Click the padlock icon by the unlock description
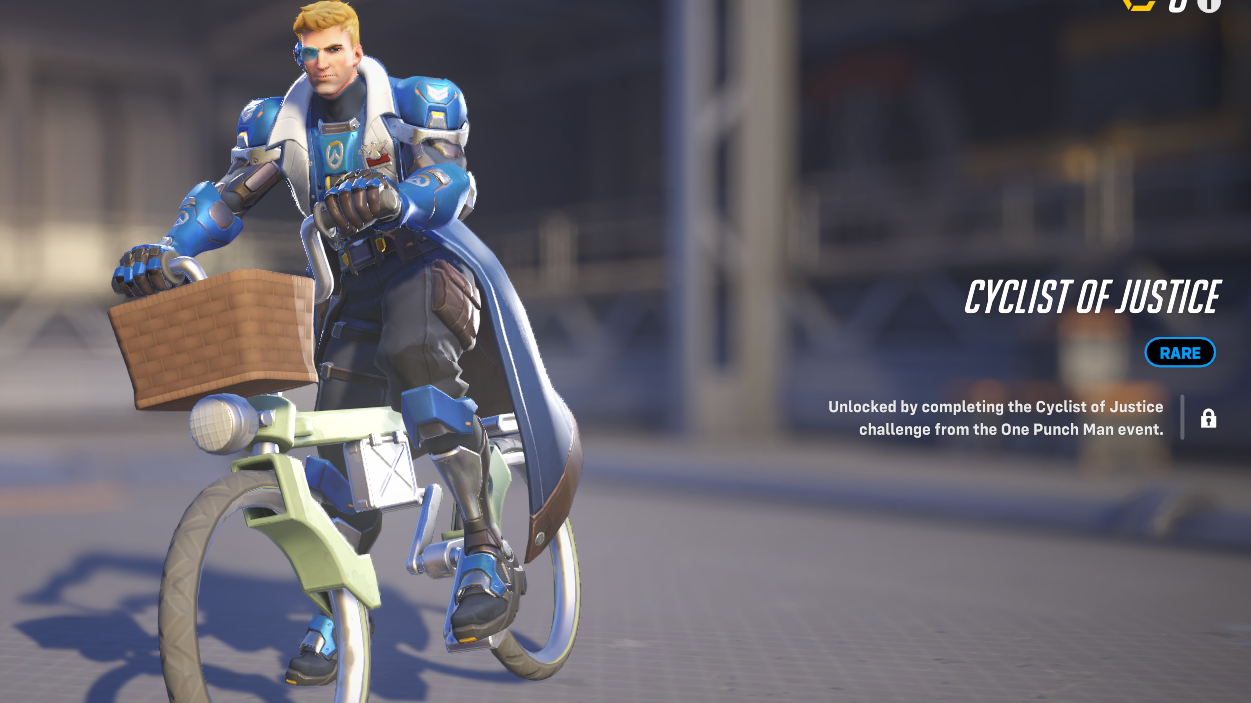Image resolution: width=1251 pixels, height=703 pixels. click(1208, 418)
